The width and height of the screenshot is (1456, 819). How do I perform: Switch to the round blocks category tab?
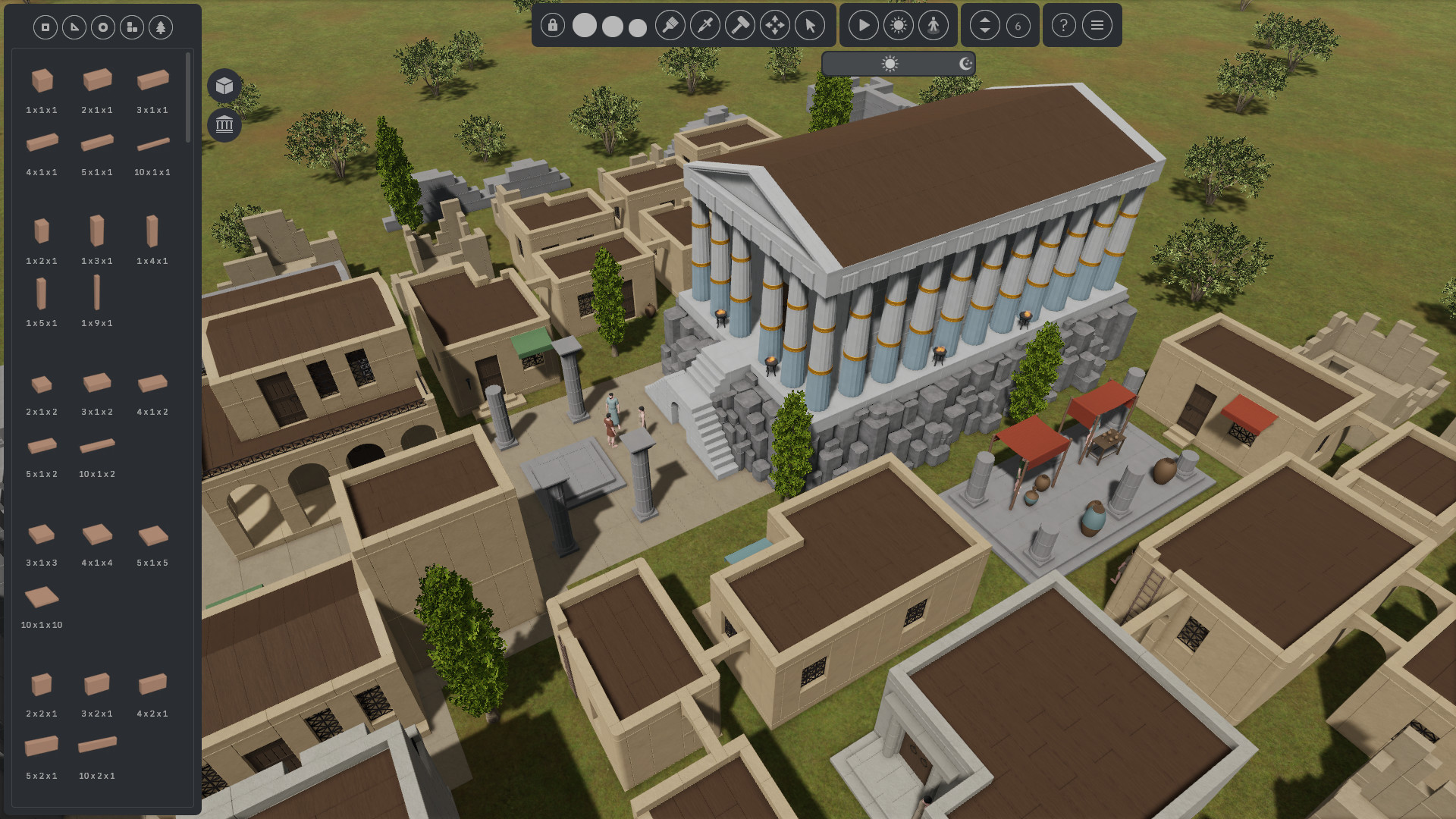click(102, 27)
